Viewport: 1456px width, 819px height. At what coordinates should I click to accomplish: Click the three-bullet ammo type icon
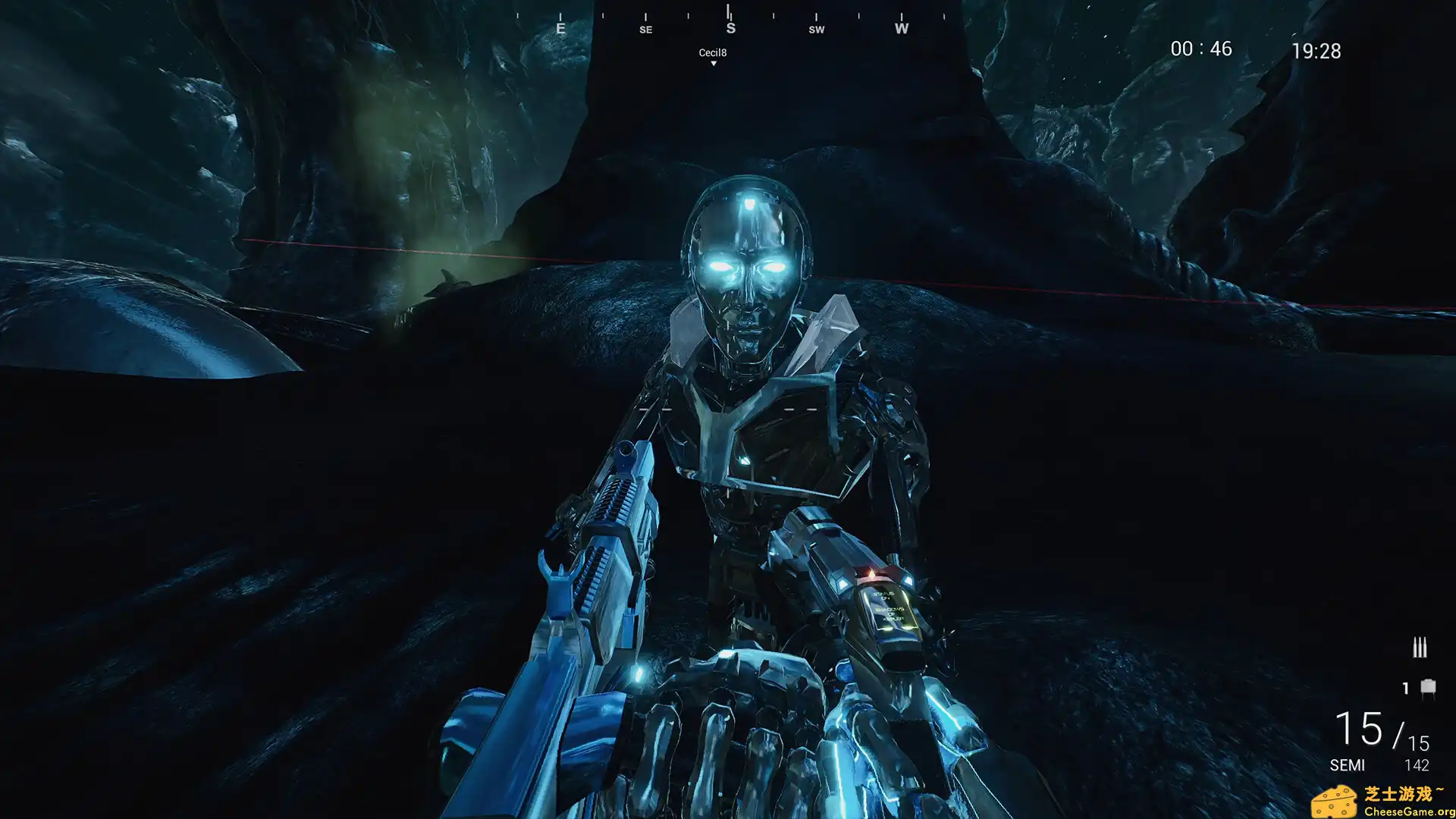[x=1420, y=648]
